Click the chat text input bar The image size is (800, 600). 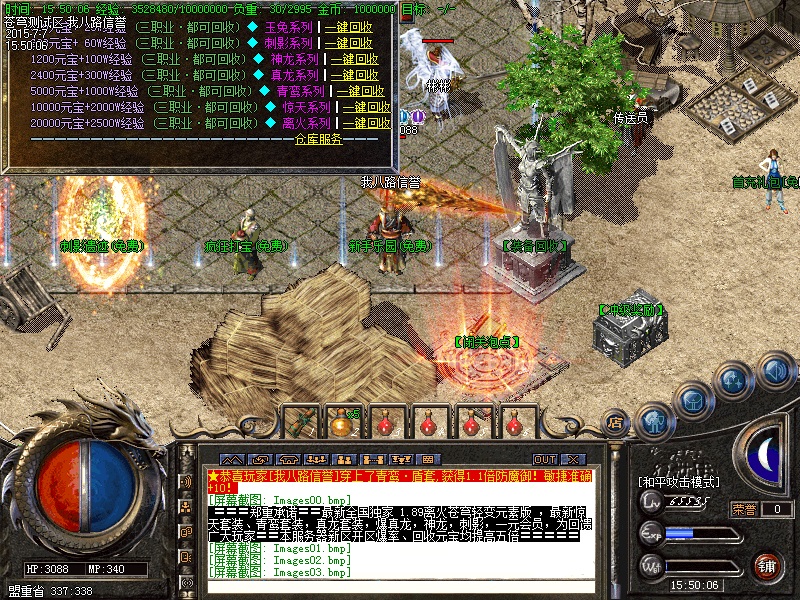tap(400, 590)
